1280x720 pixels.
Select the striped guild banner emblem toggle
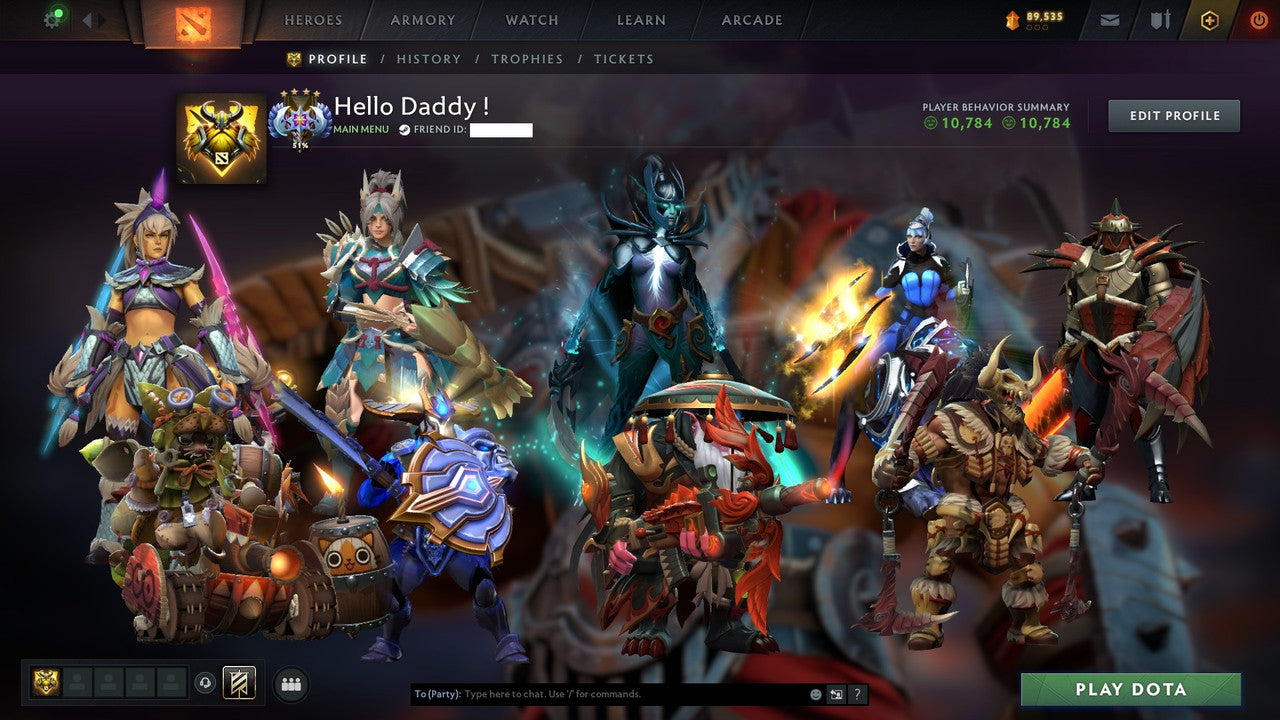point(237,682)
